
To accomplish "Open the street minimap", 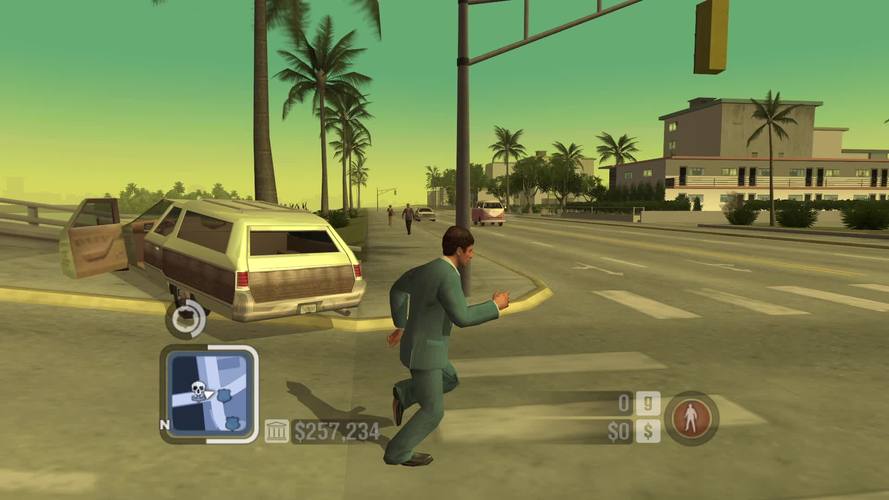I will click(x=209, y=394).
